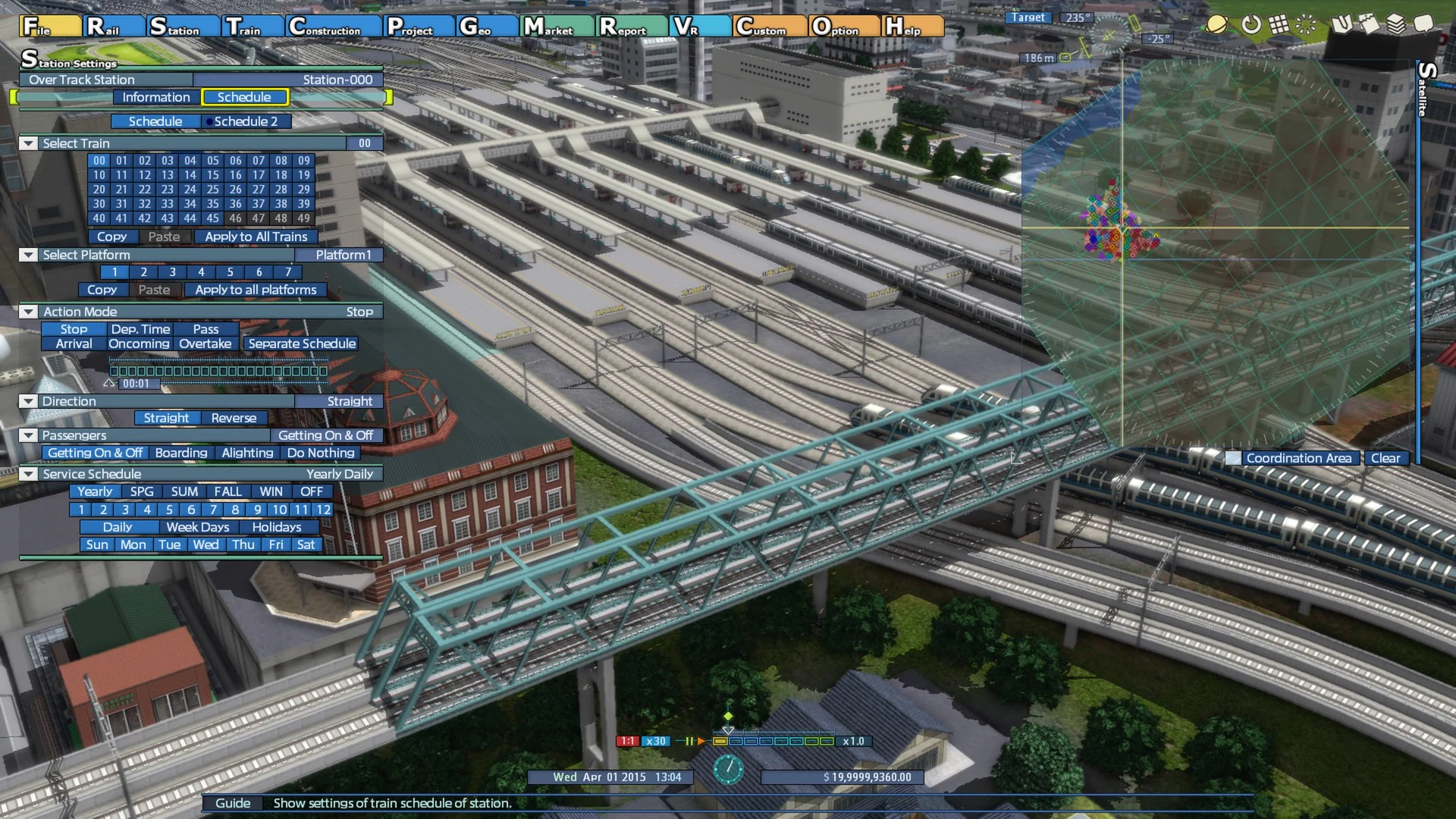Pick the Holidays service schedule
1456x819 pixels.
coord(276,527)
